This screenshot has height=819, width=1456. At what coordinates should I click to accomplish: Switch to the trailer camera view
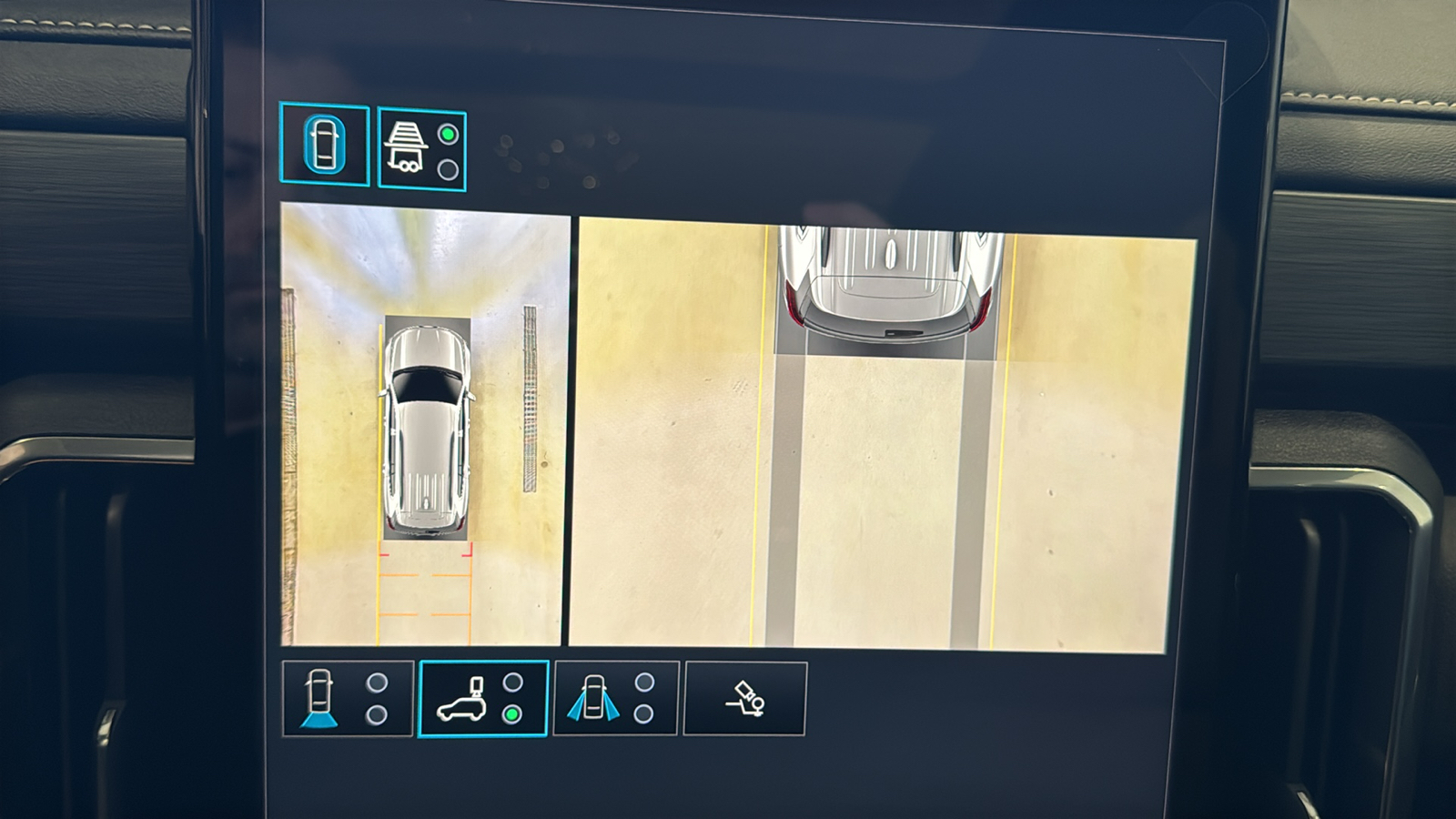(421, 150)
